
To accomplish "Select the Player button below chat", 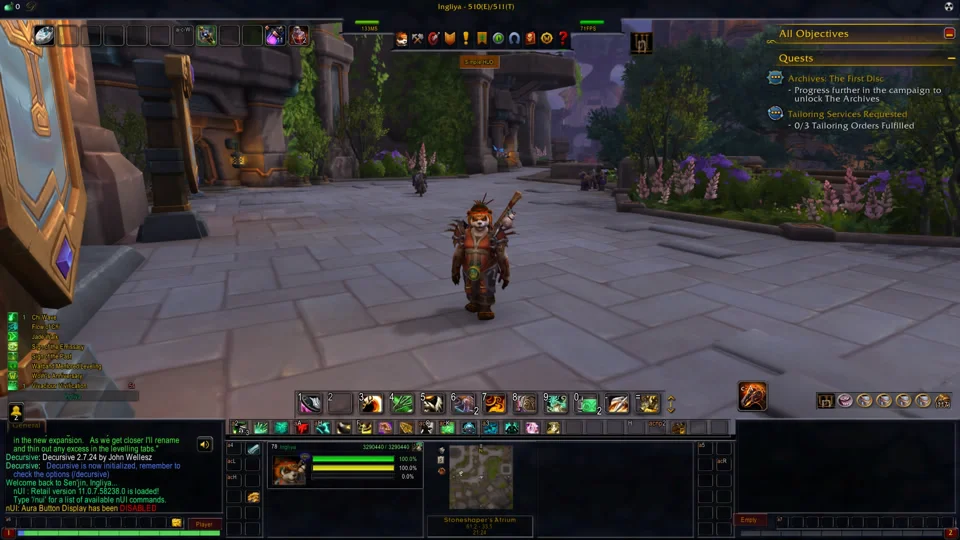I will 204,523.
